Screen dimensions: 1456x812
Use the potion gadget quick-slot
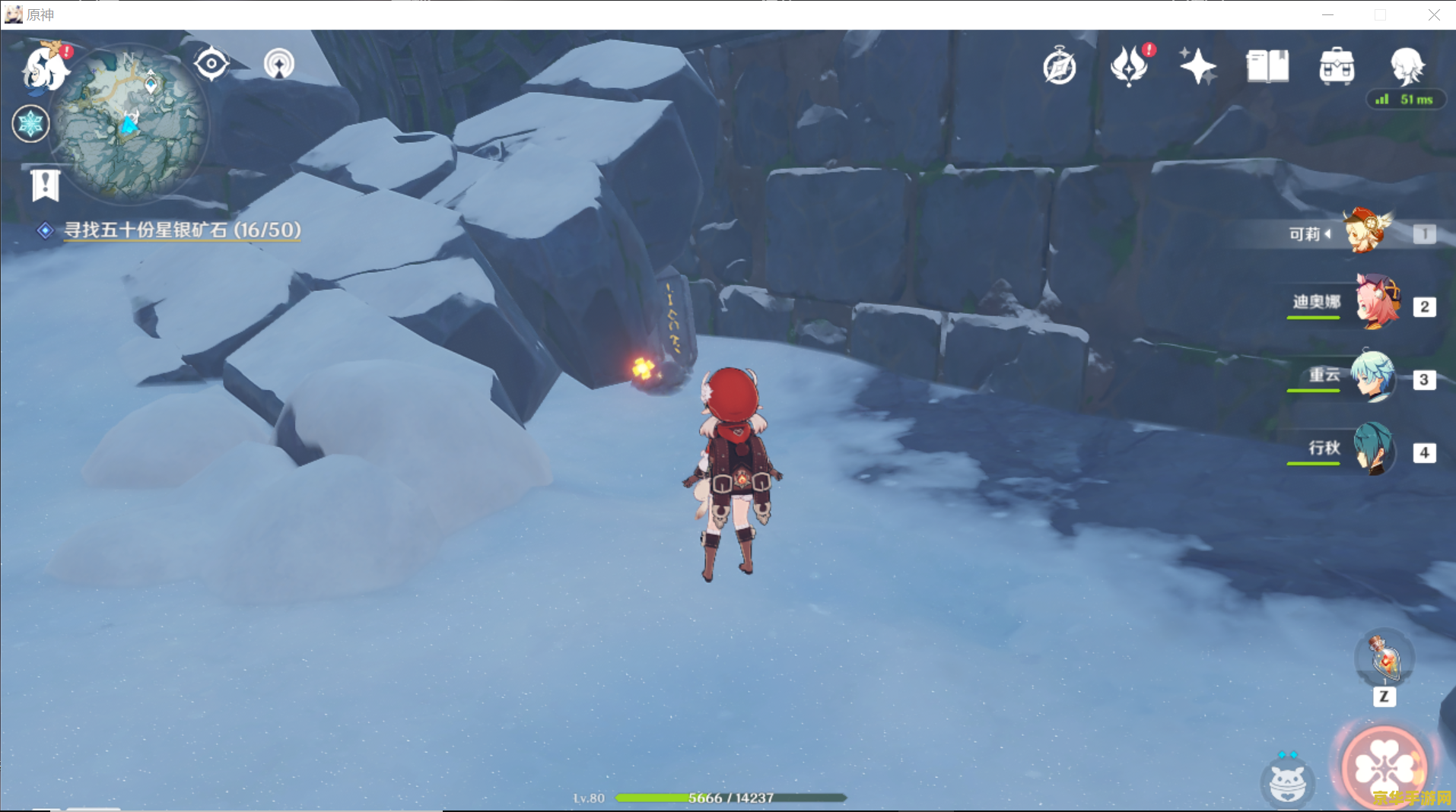coord(1384,658)
